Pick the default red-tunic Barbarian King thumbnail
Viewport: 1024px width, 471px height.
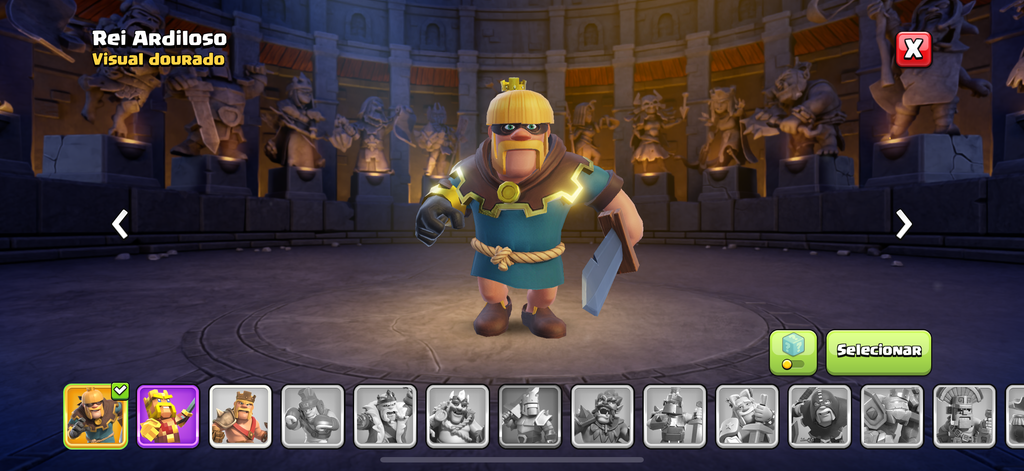pyautogui.click(x=240, y=415)
